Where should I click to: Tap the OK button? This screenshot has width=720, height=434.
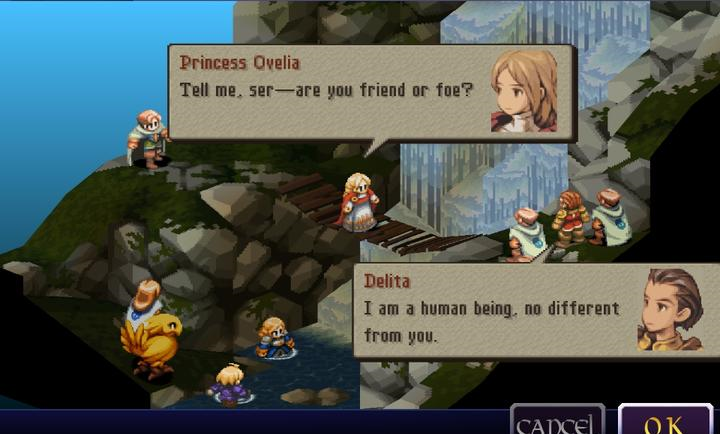(x=664, y=421)
